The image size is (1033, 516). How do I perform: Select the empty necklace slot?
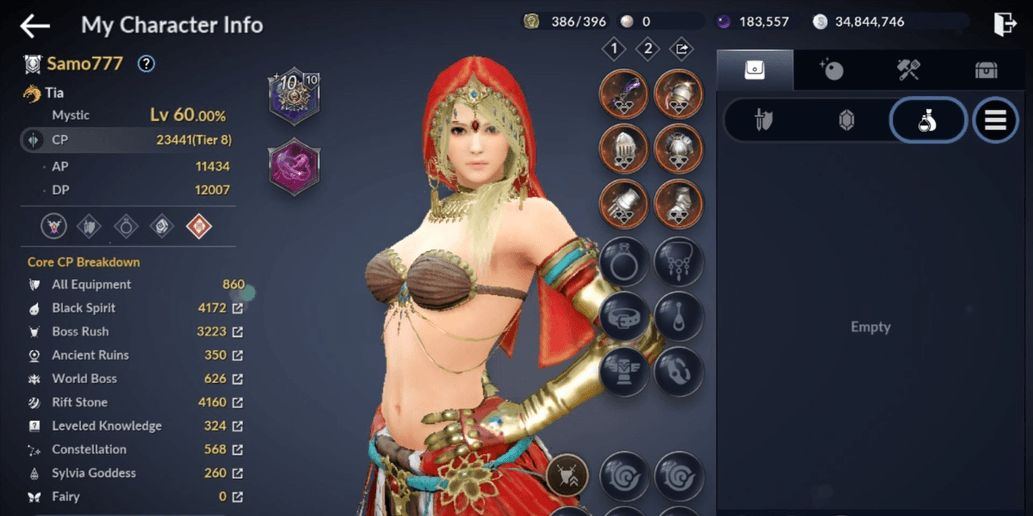pos(679,262)
